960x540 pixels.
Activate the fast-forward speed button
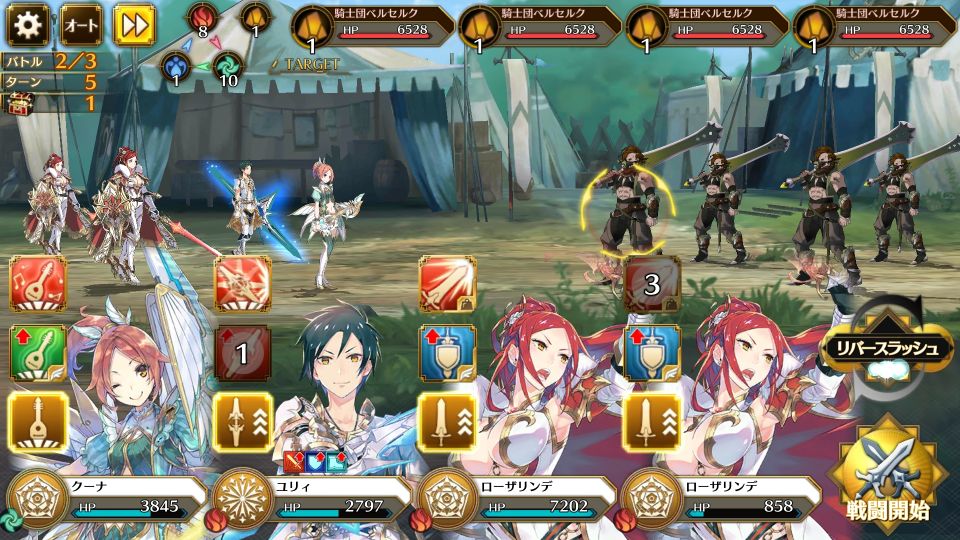point(133,23)
